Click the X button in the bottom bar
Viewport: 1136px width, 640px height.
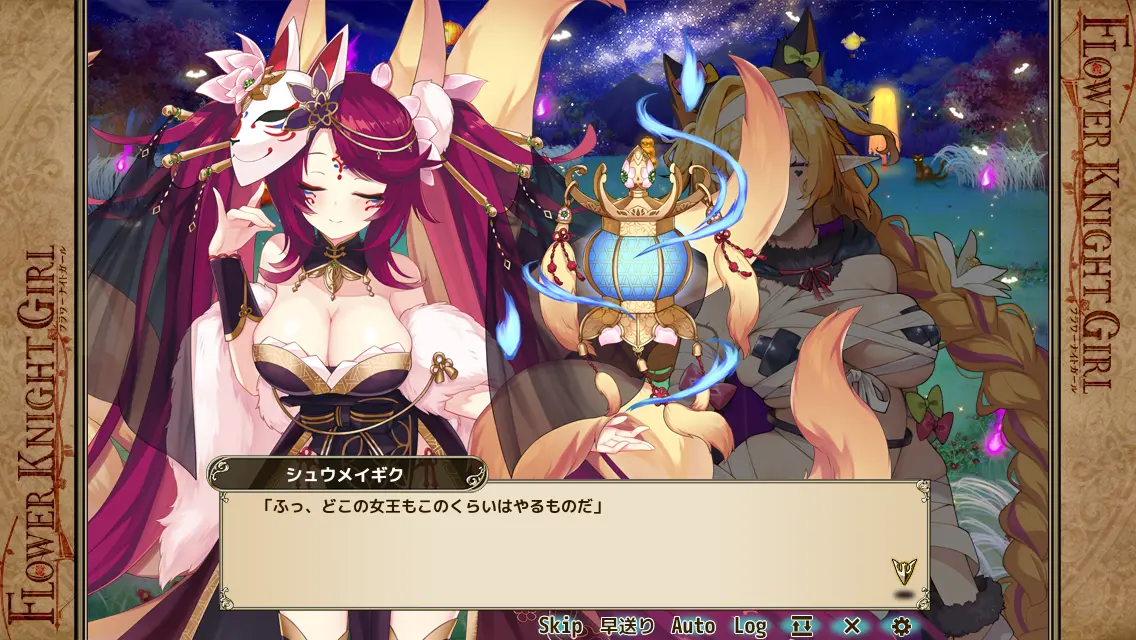[852, 626]
